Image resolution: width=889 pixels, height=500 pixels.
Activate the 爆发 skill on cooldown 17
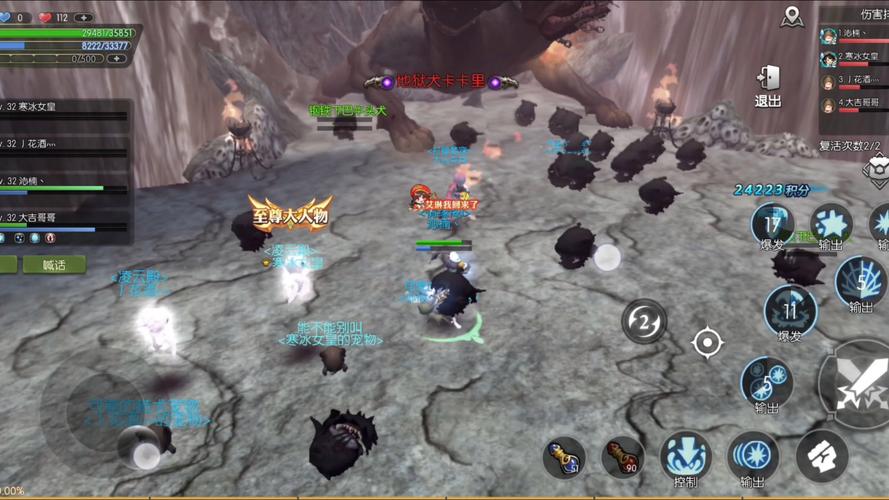pos(772,226)
